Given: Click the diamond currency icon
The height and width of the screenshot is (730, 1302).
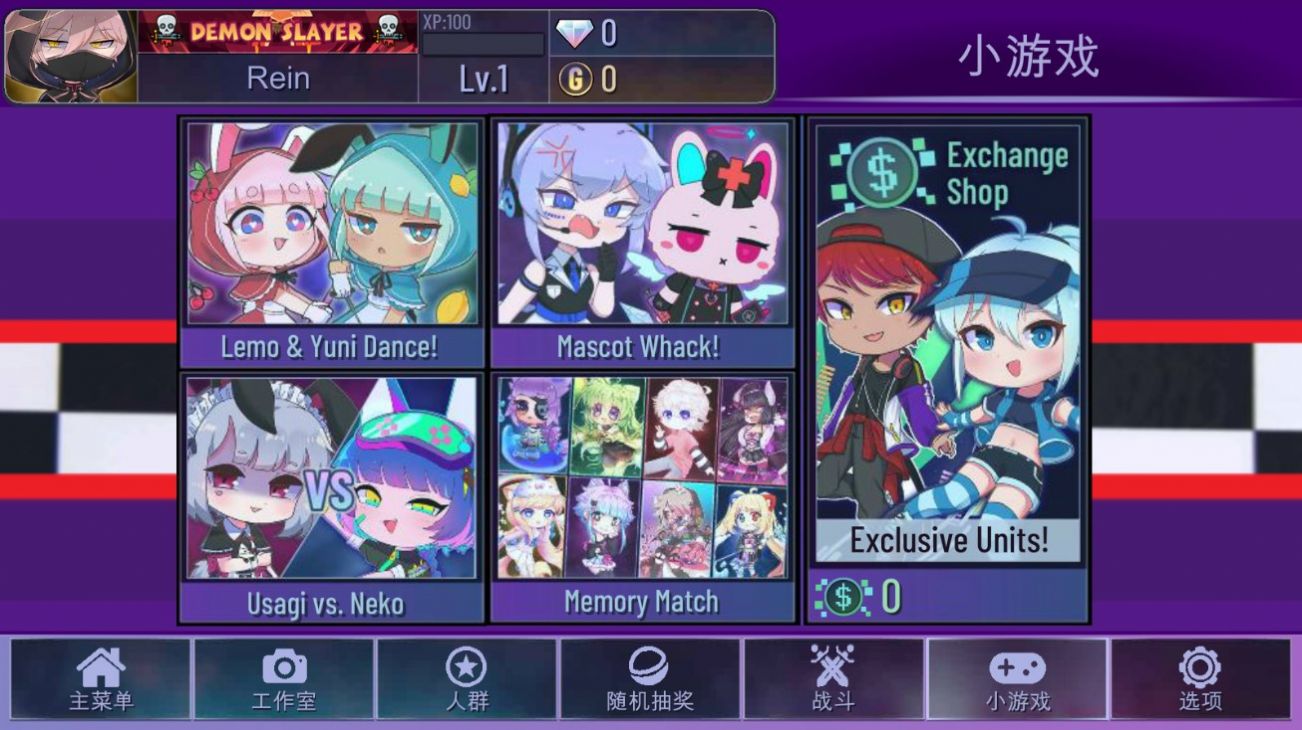Looking at the screenshot, I should 579,31.
